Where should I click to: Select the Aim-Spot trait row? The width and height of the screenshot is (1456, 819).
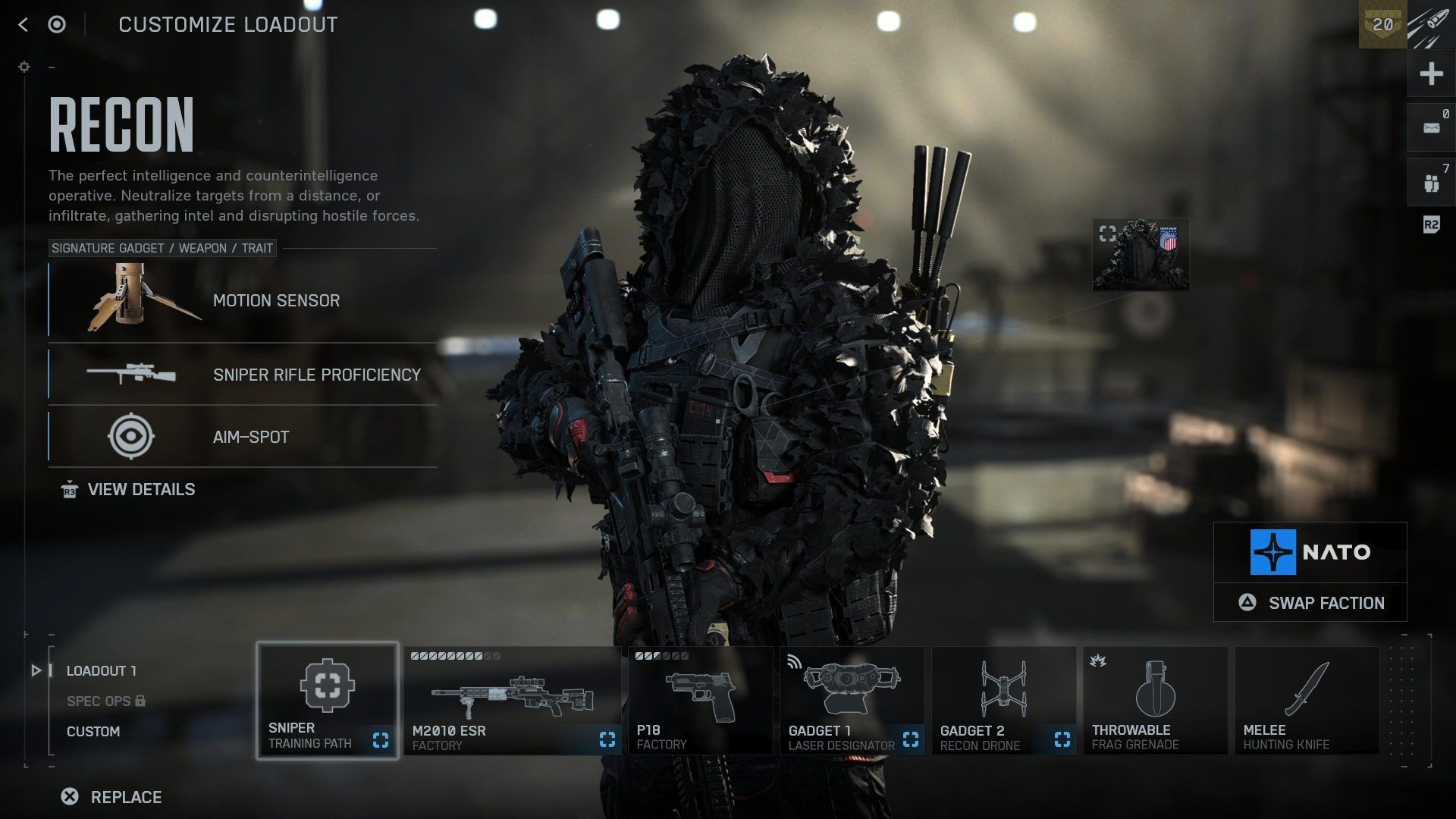243,437
